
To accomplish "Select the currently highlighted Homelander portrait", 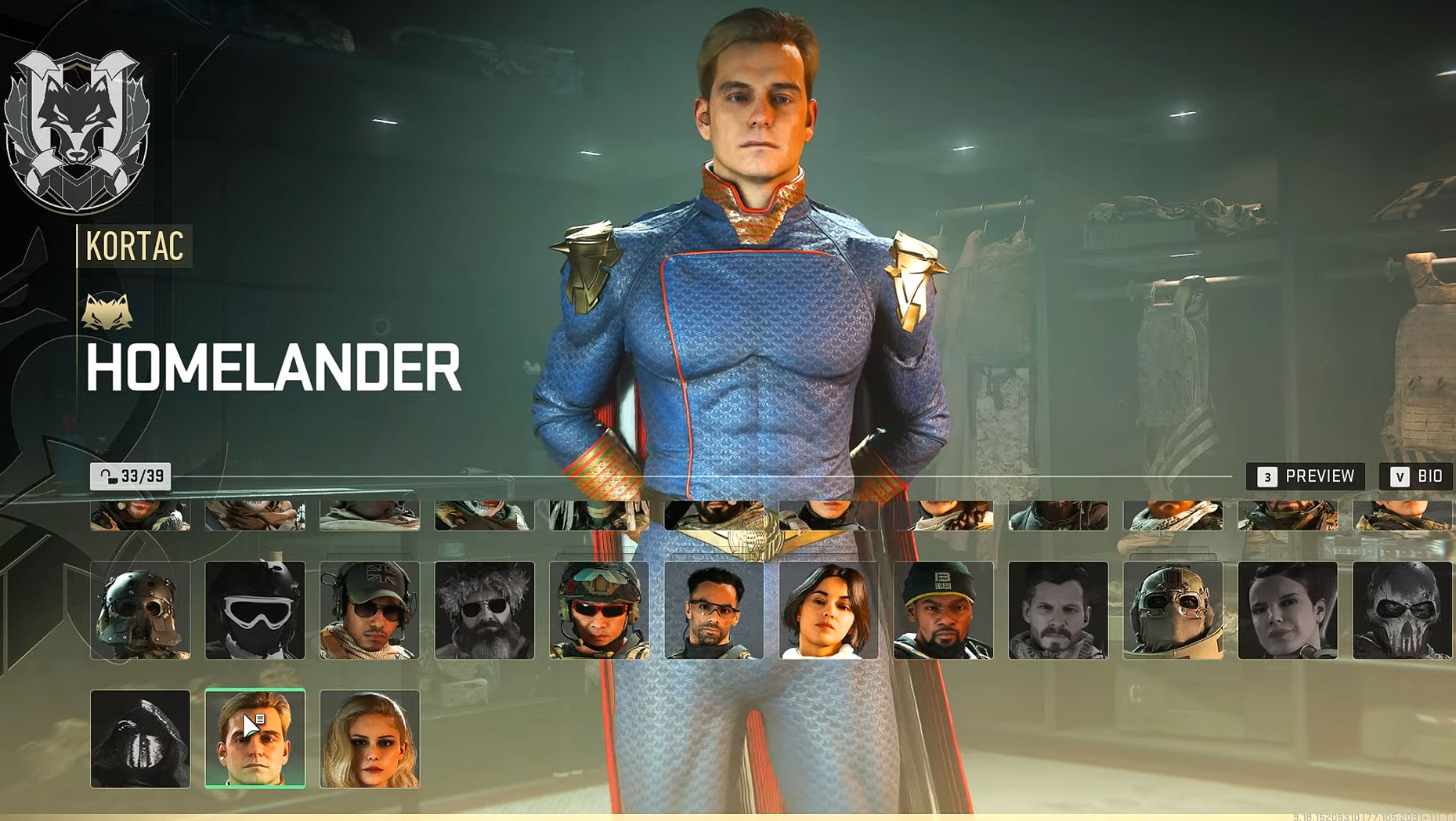I will click(x=255, y=737).
